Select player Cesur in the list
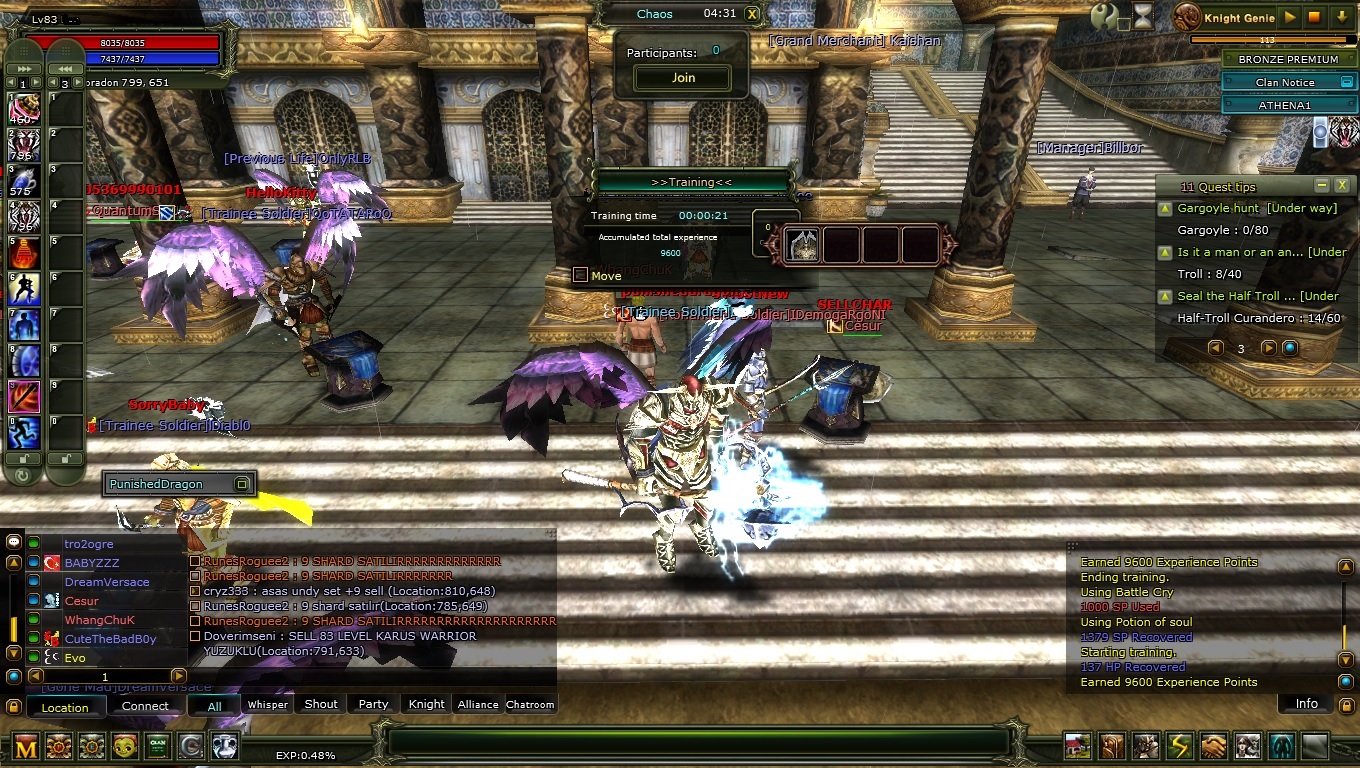Screen dimensions: 1360x768 [x=82, y=601]
